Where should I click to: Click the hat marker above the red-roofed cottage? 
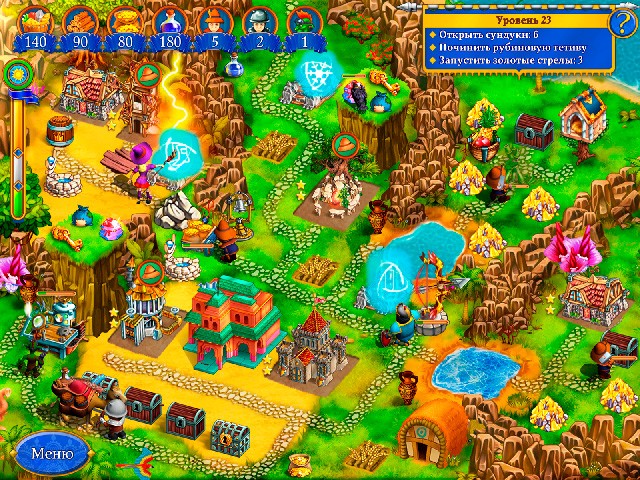146,73
